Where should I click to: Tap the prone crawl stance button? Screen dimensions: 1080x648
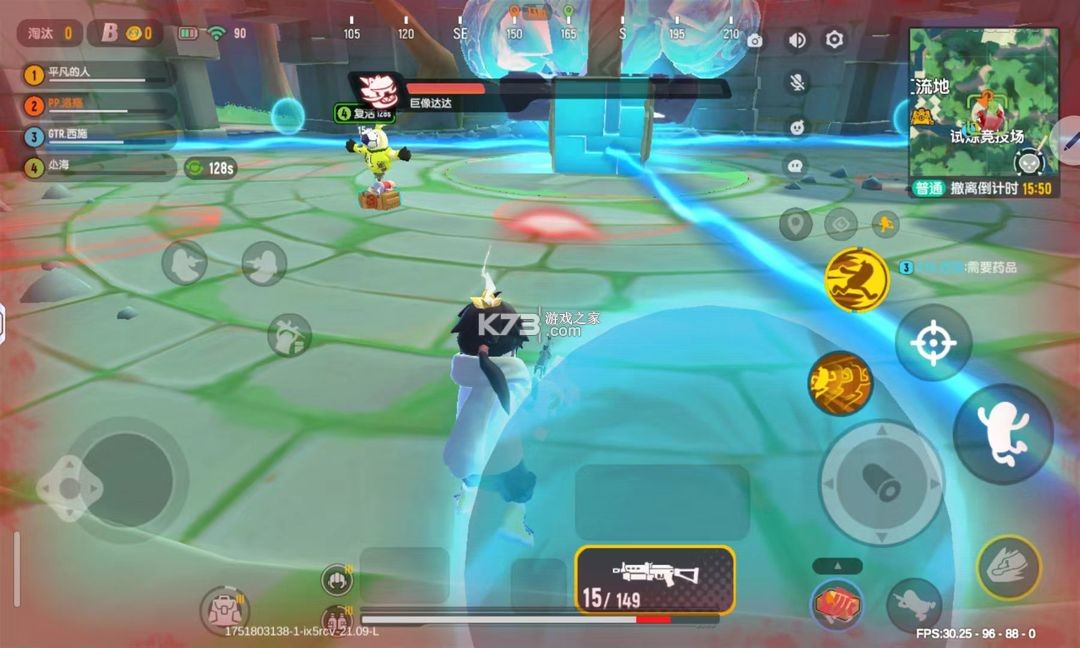tap(913, 604)
